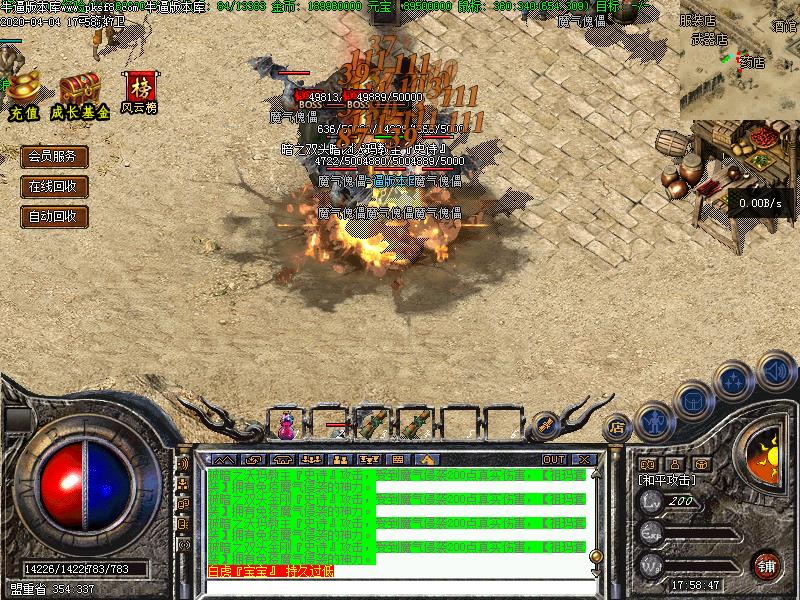Open the bag orb button
This screenshot has width=800, height=600.
[x=693, y=400]
